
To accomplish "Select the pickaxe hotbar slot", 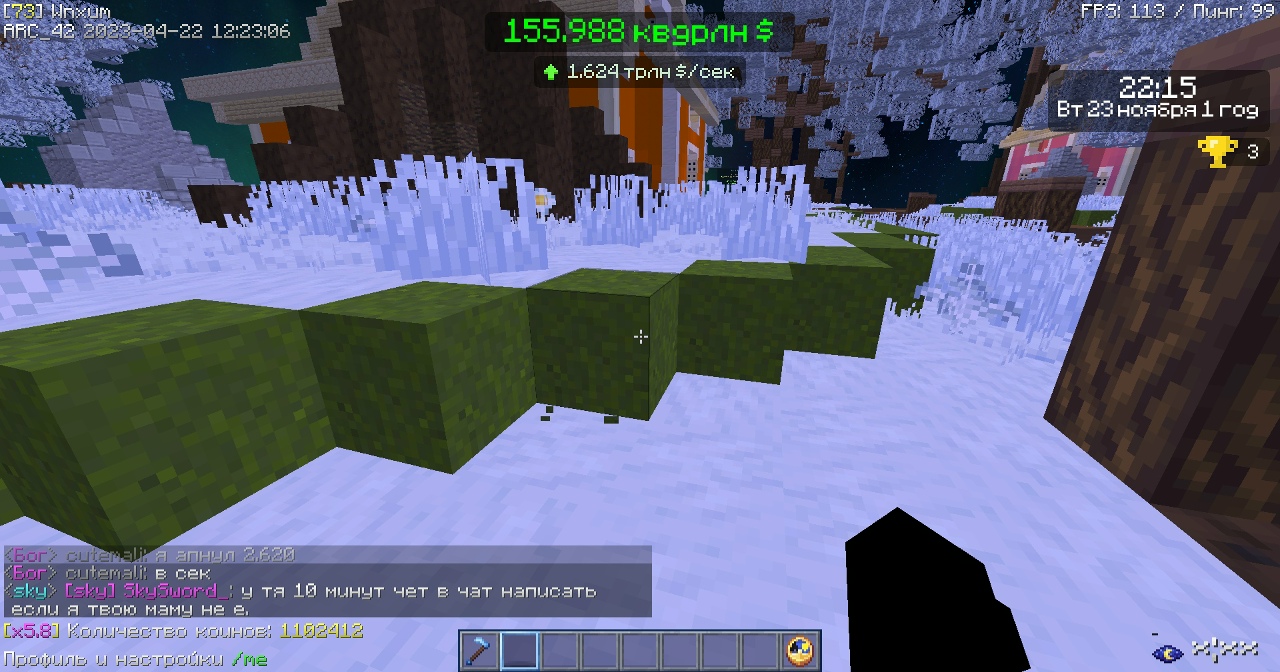I will coord(479,651).
